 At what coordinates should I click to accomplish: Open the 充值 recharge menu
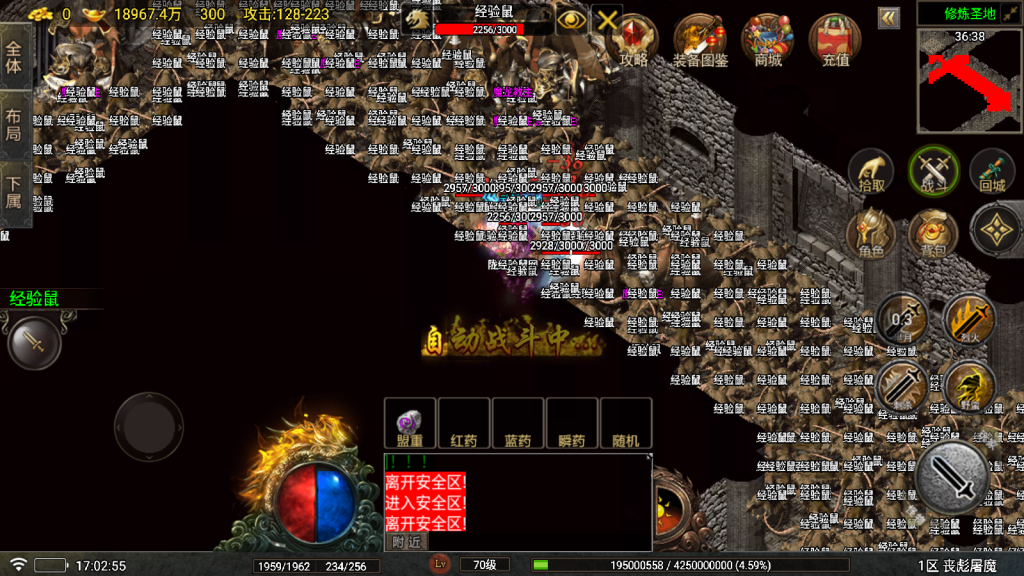click(x=835, y=40)
